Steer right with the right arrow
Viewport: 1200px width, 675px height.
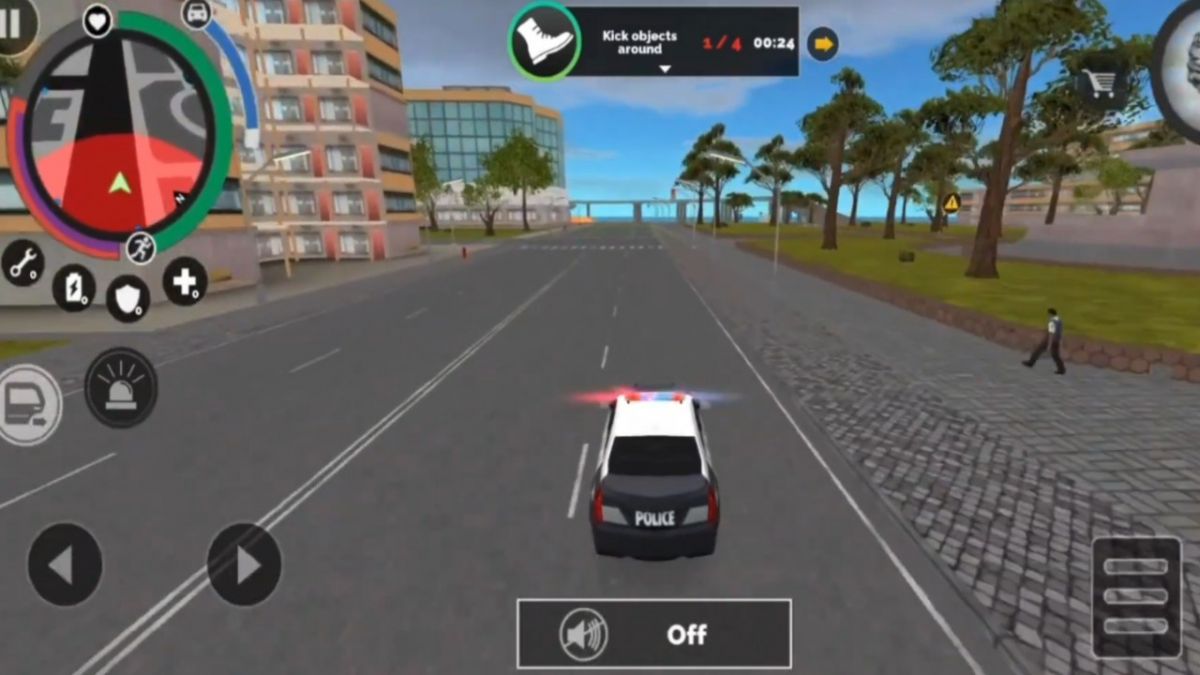pos(244,565)
